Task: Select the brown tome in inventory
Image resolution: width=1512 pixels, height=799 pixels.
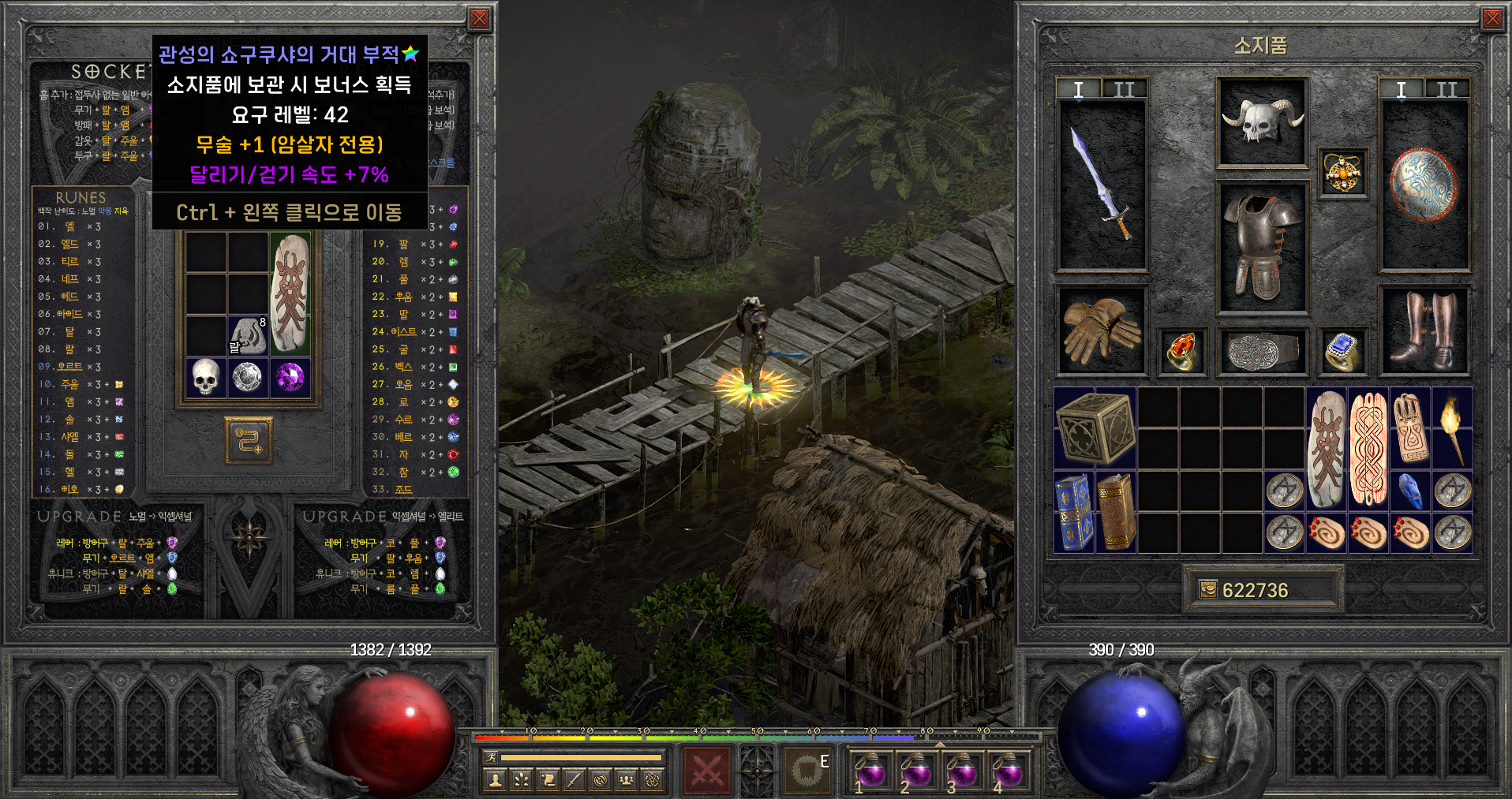Action: coord(1116,512)
